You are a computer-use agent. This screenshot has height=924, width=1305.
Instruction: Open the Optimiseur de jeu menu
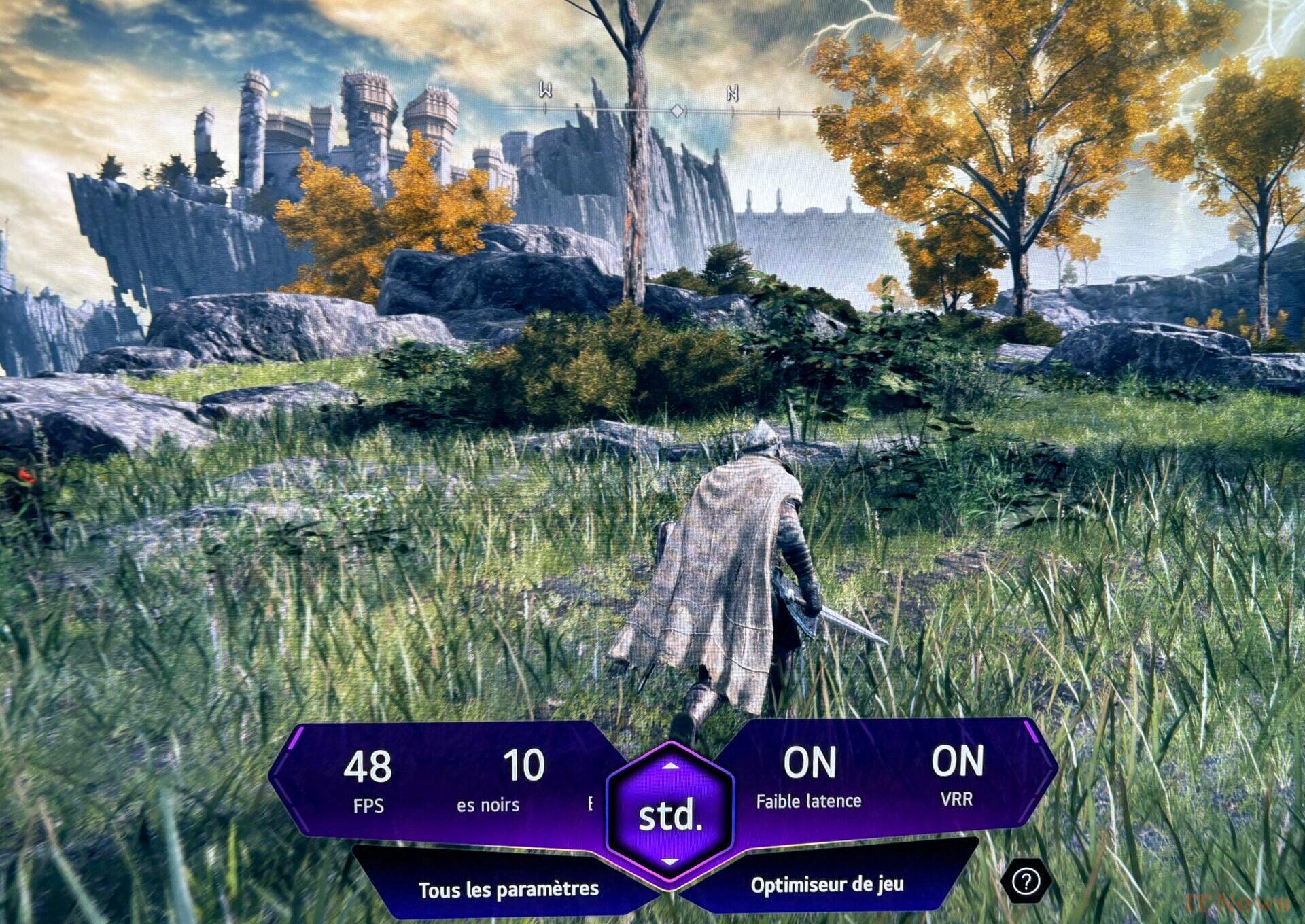tap(826, 885)
